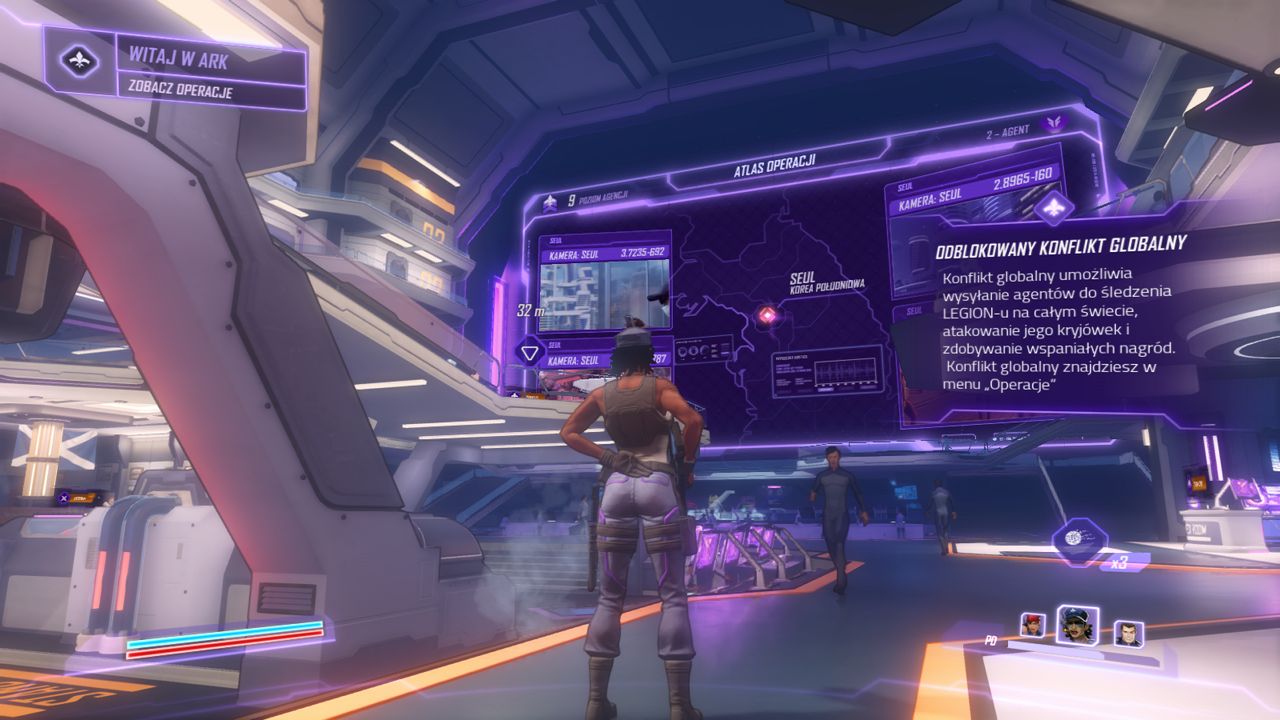Click the 32 m waypoint triangle marker
The height and width of the screenshot is (720, 1280).
[529, 352]
